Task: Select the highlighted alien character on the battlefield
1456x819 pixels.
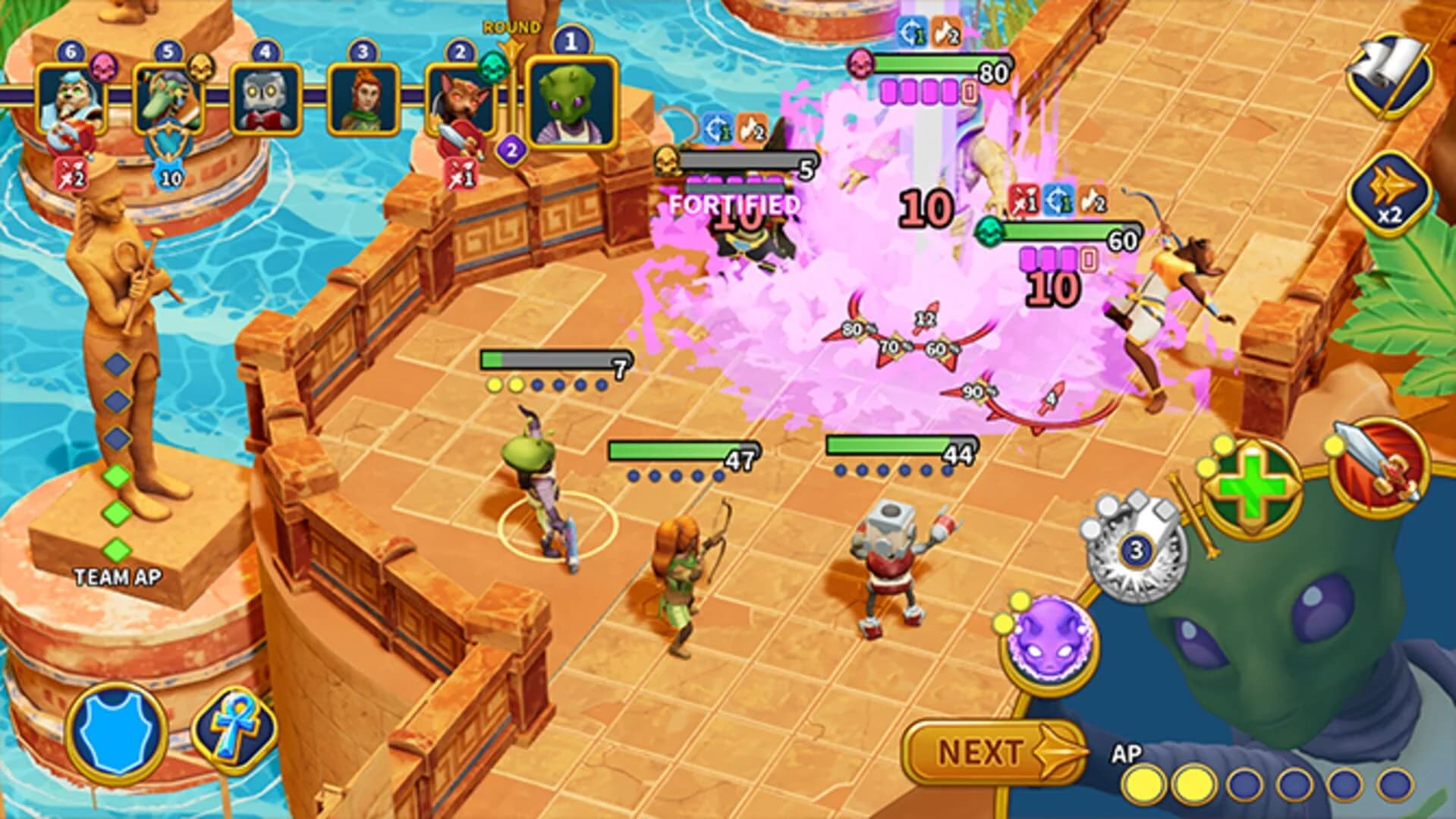Action: (539, 485)
